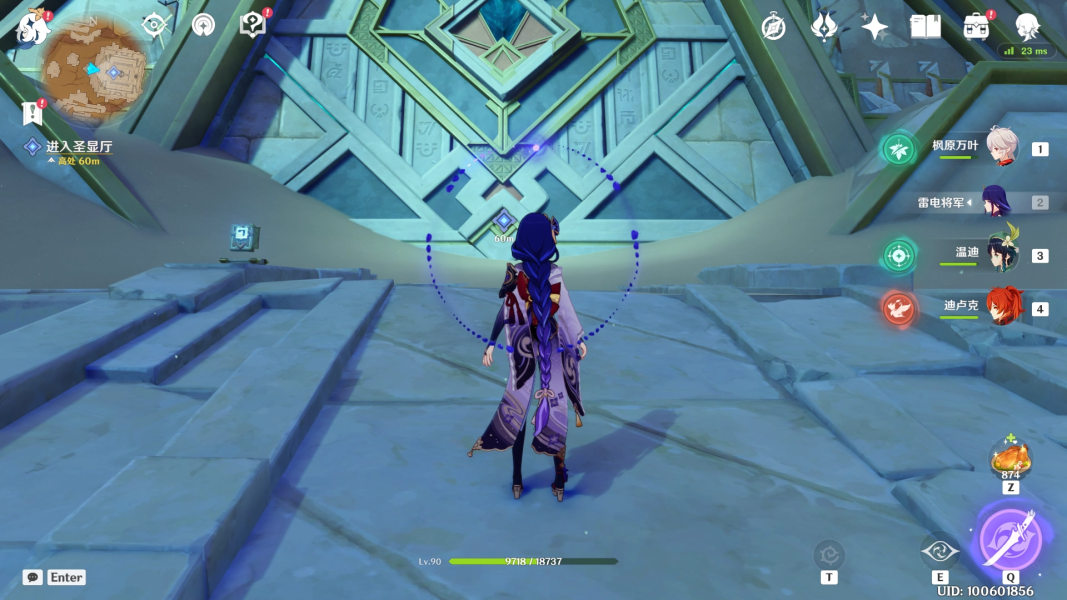Open the bookmark quest icon with exclamation mark

(31, 113)
